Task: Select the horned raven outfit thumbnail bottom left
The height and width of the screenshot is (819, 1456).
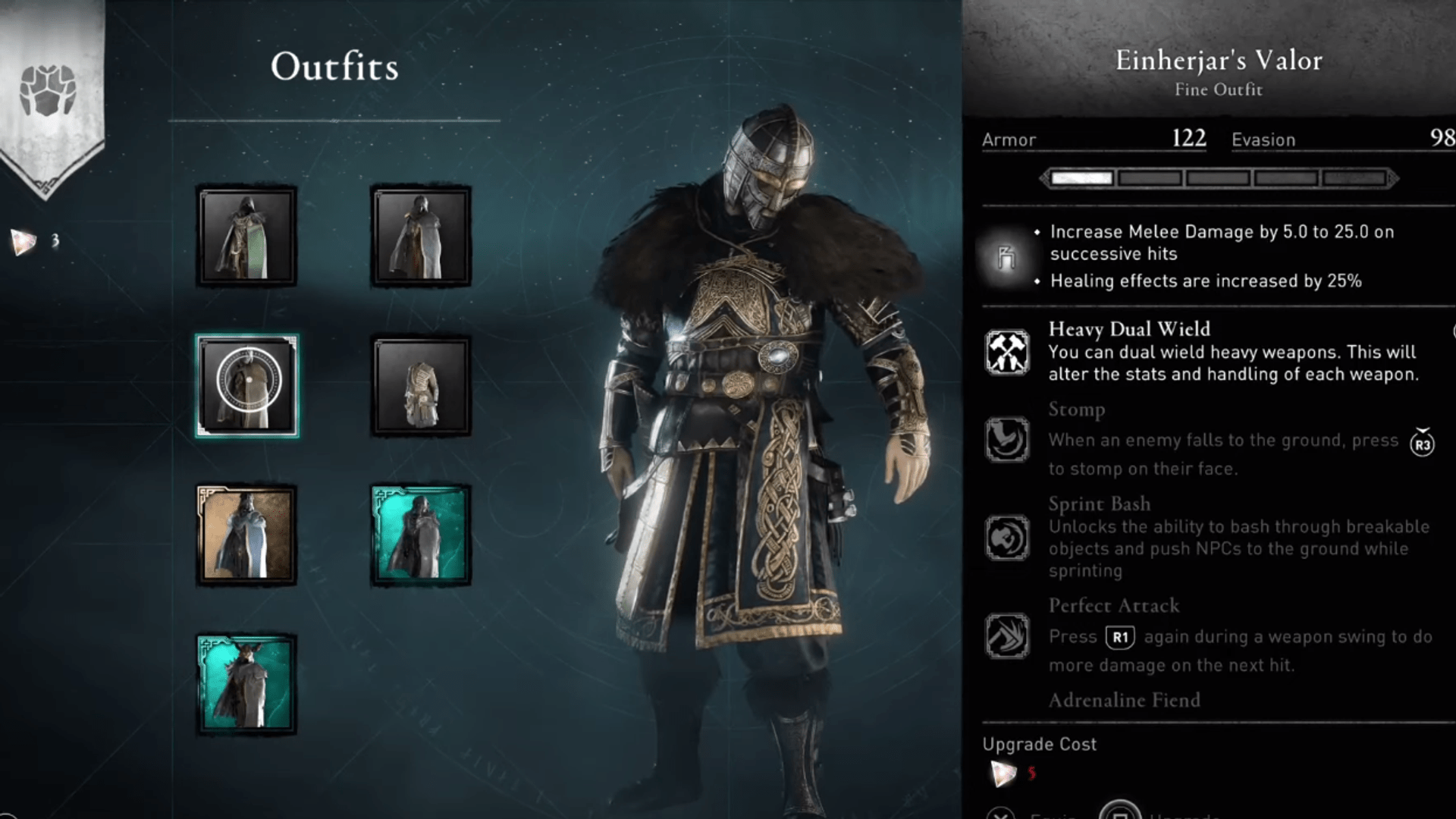Action: [x=247, y=681]
